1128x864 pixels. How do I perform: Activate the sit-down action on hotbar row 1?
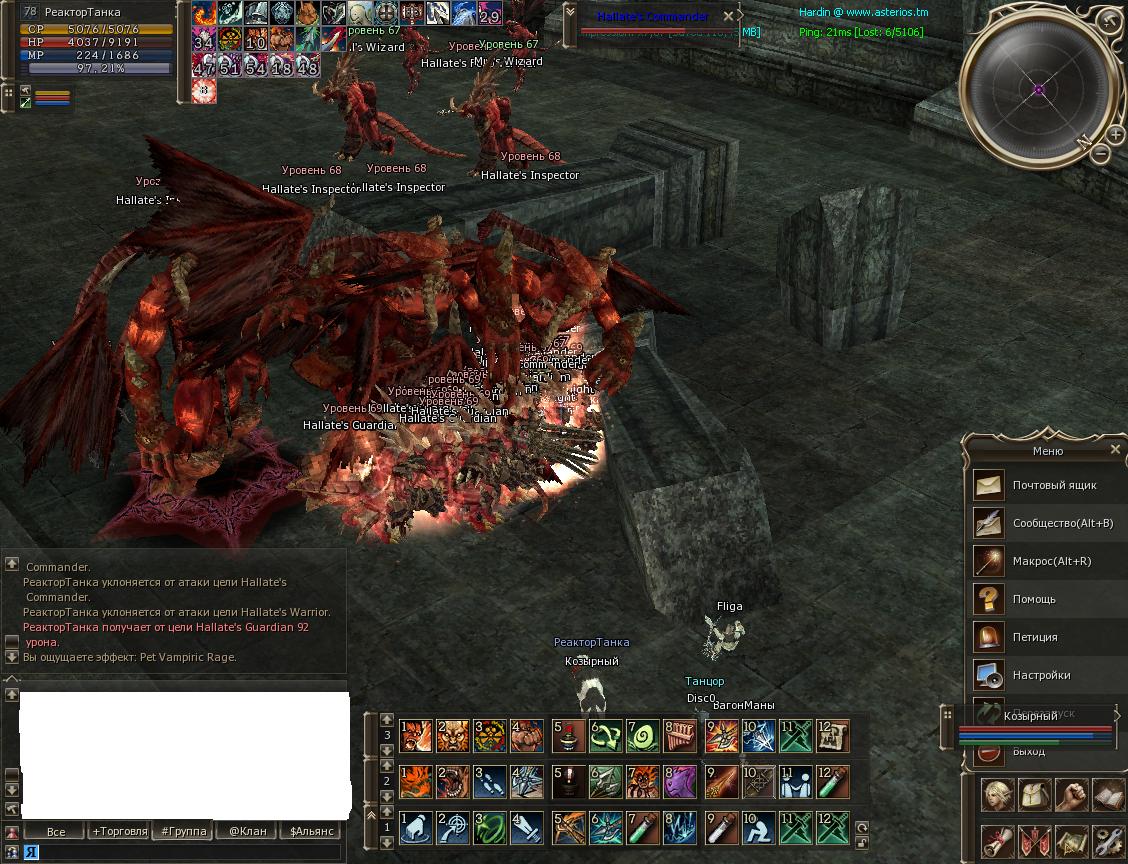757,828
